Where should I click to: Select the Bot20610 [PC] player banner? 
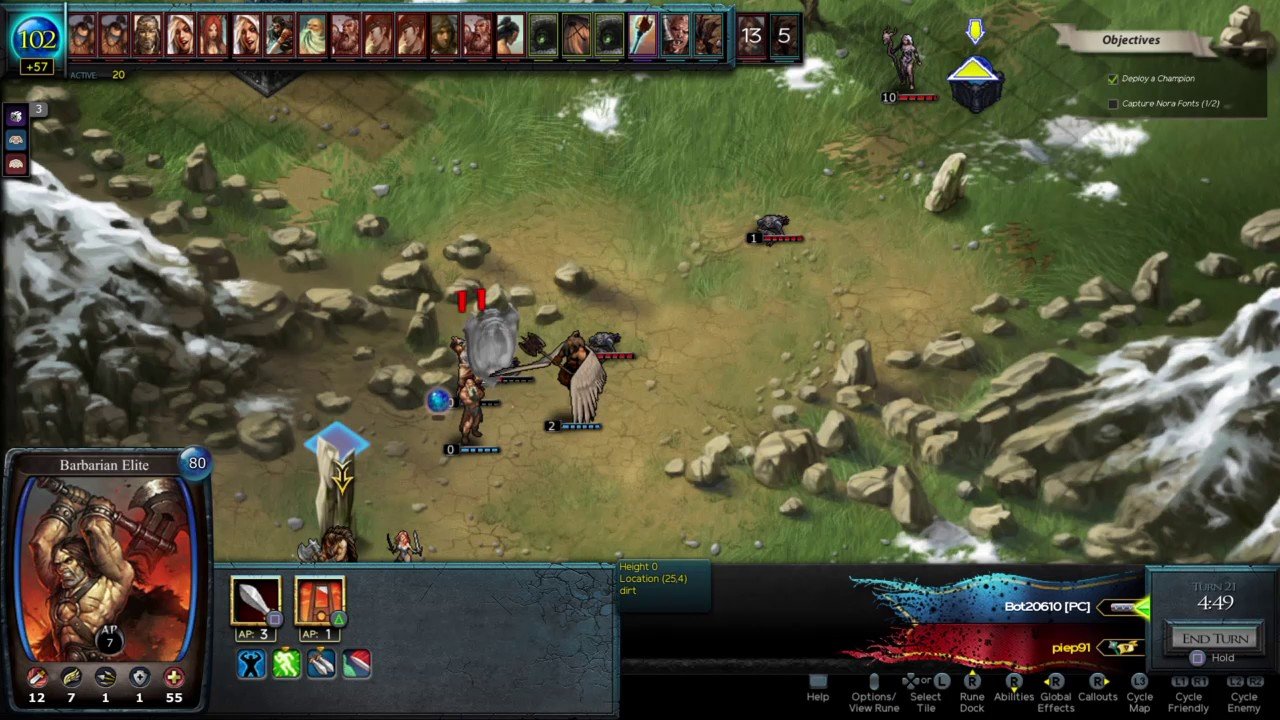tap(1047, 607)
